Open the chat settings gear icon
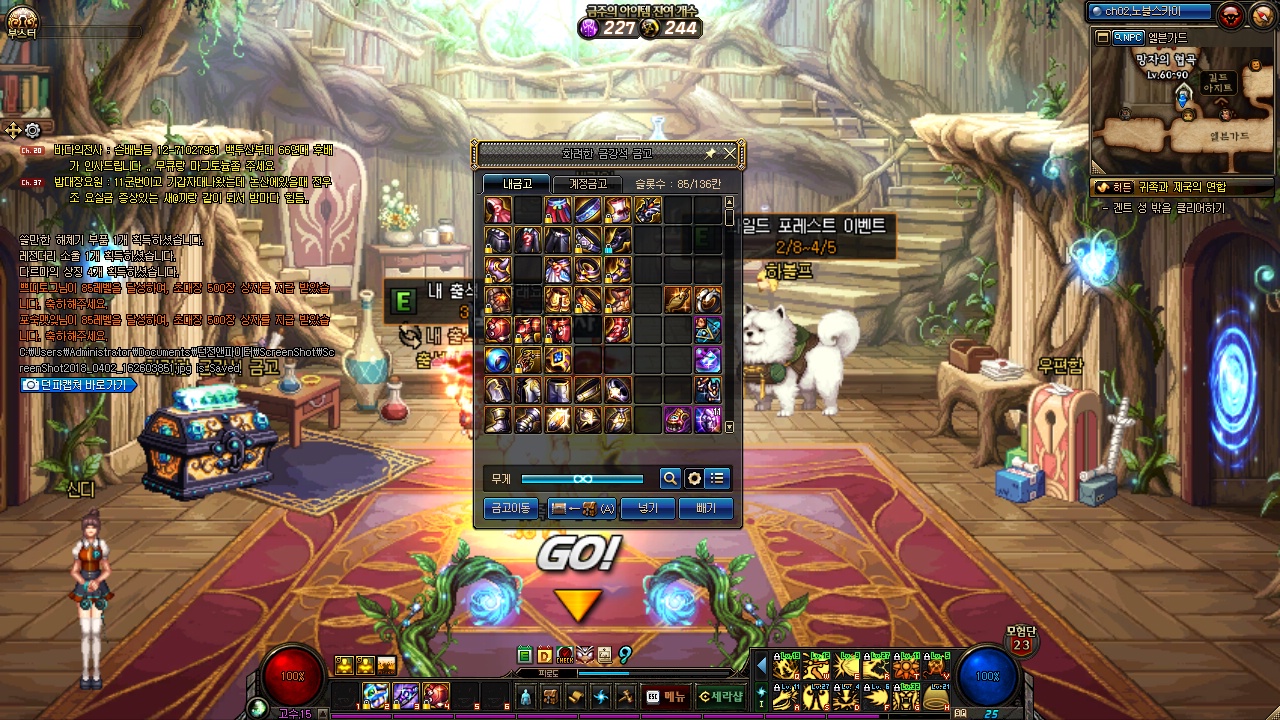The image size is (1280, 720). click(33, 130)
